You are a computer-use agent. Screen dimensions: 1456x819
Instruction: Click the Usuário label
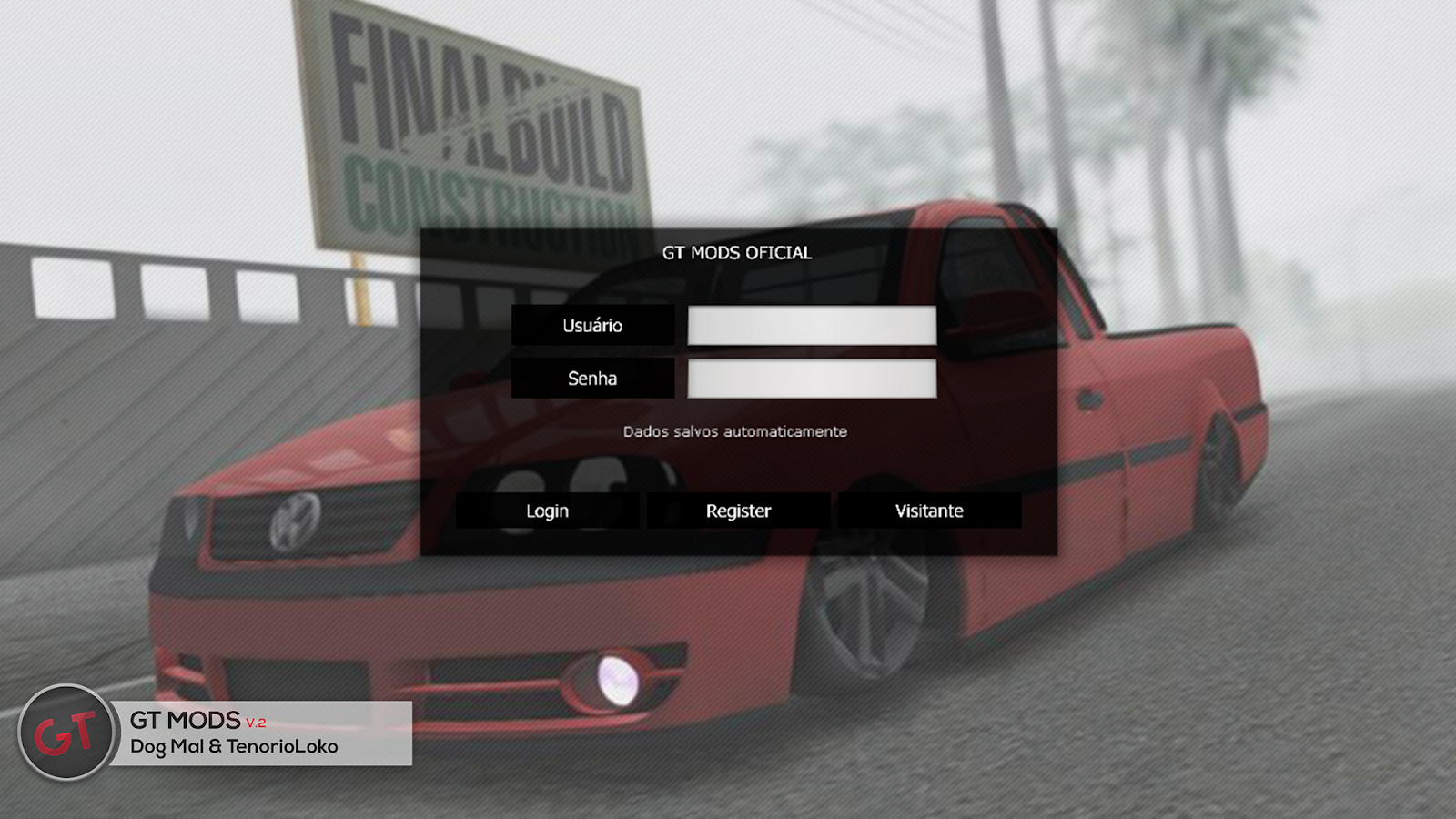[x=593, y=325]
